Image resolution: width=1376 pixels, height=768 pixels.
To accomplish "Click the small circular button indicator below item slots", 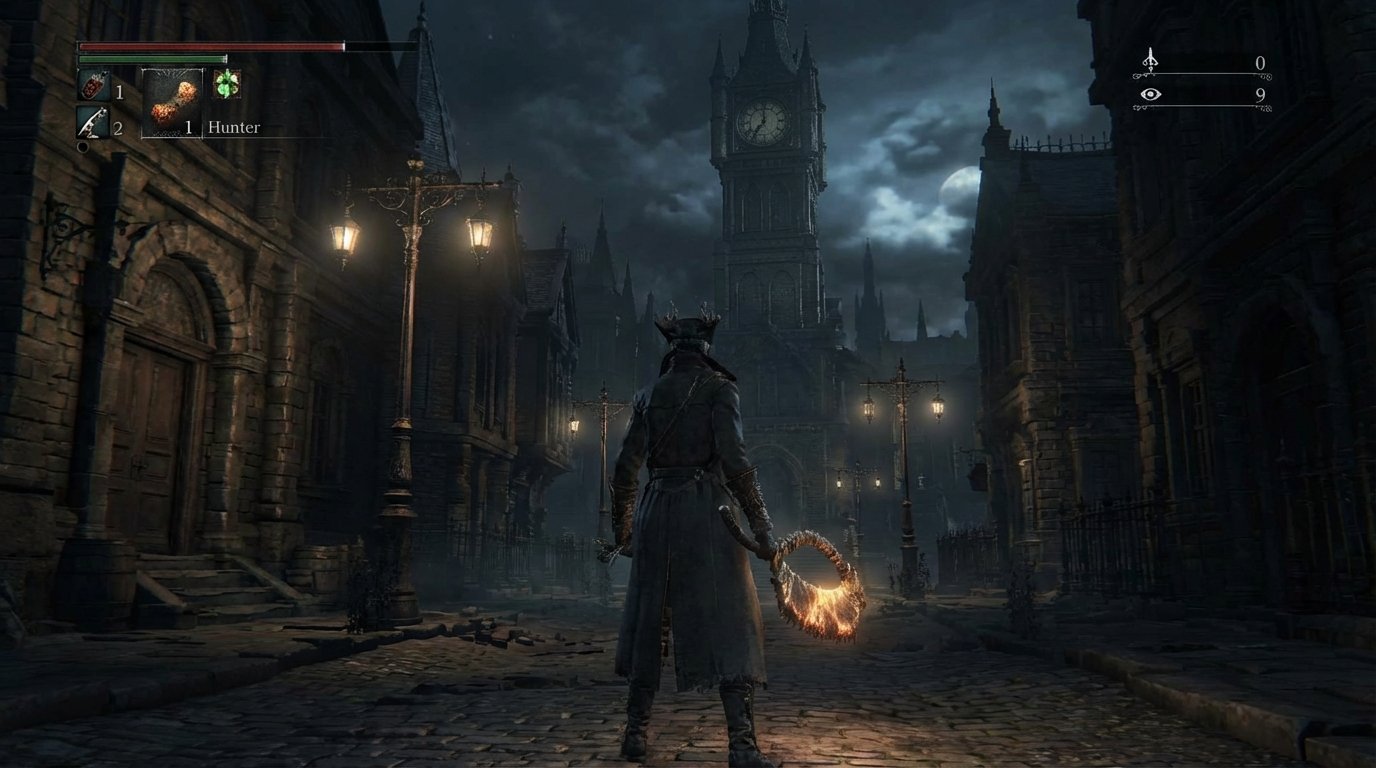I will 82,146.
